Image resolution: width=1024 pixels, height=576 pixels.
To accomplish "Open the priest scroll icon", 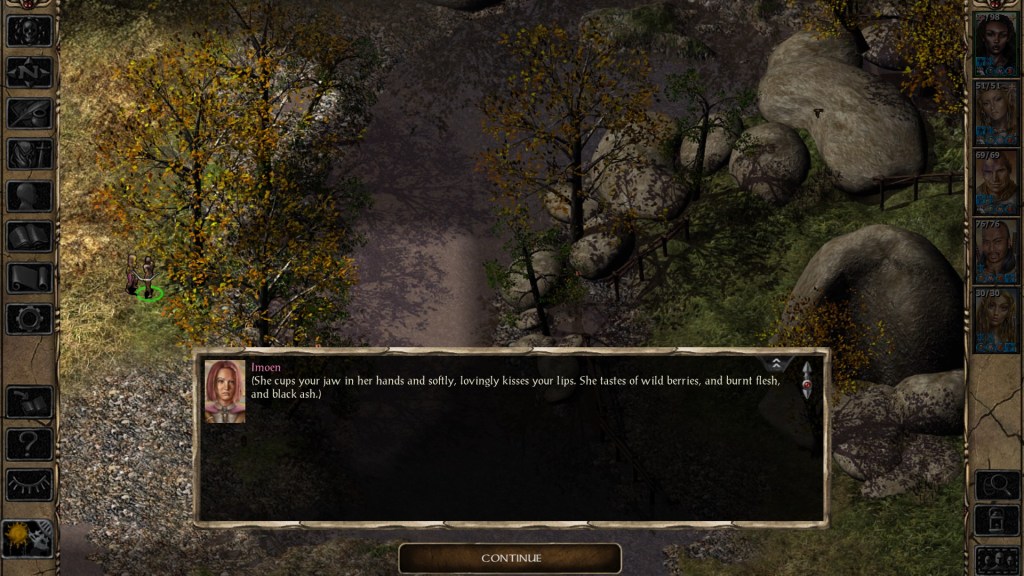I will pos(29,278).
